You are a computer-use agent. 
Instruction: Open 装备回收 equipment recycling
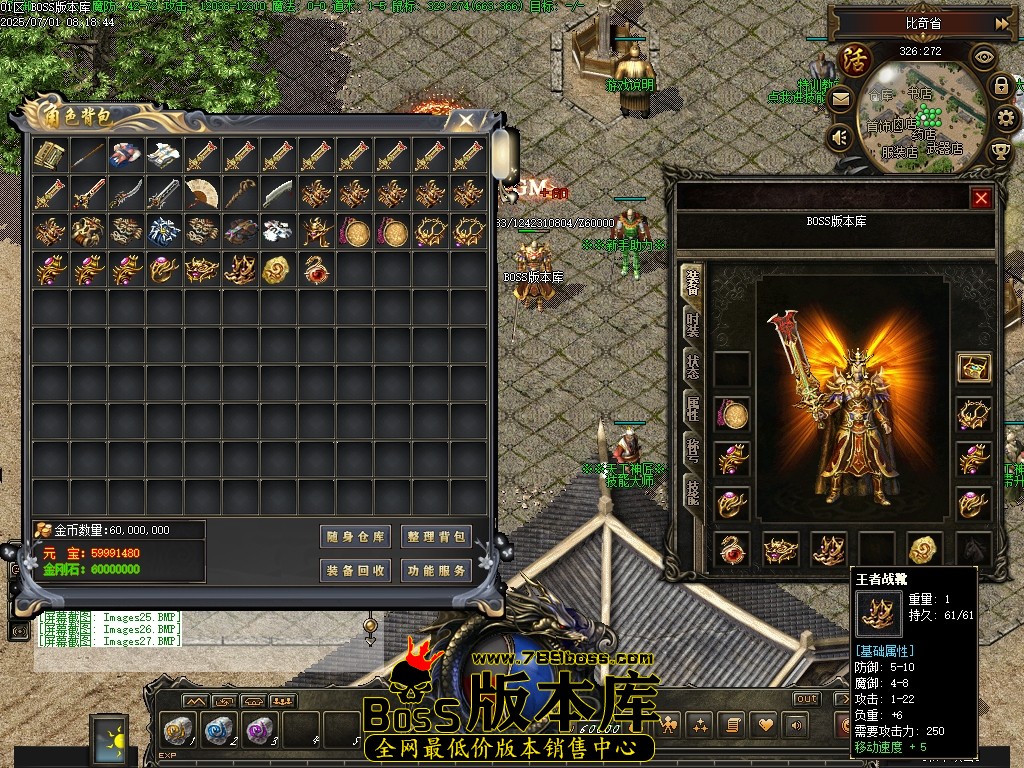click(x=355, y=571)
